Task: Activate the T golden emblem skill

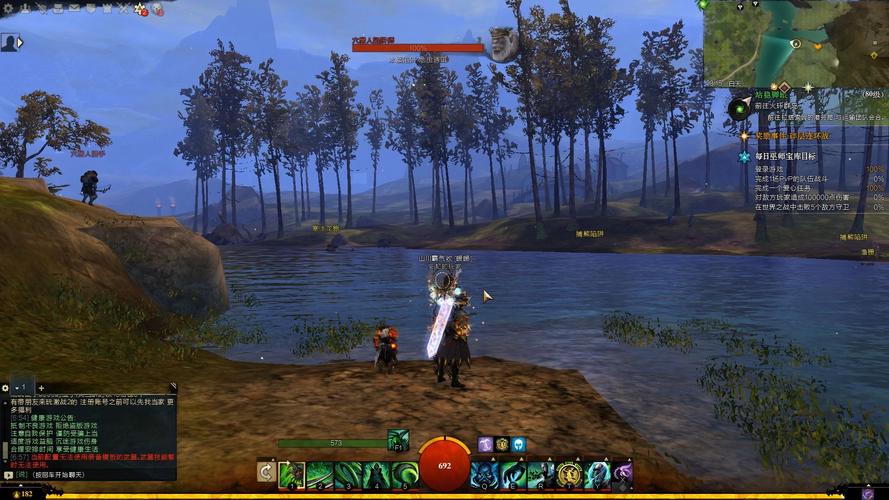Action: tap(569, 474)
